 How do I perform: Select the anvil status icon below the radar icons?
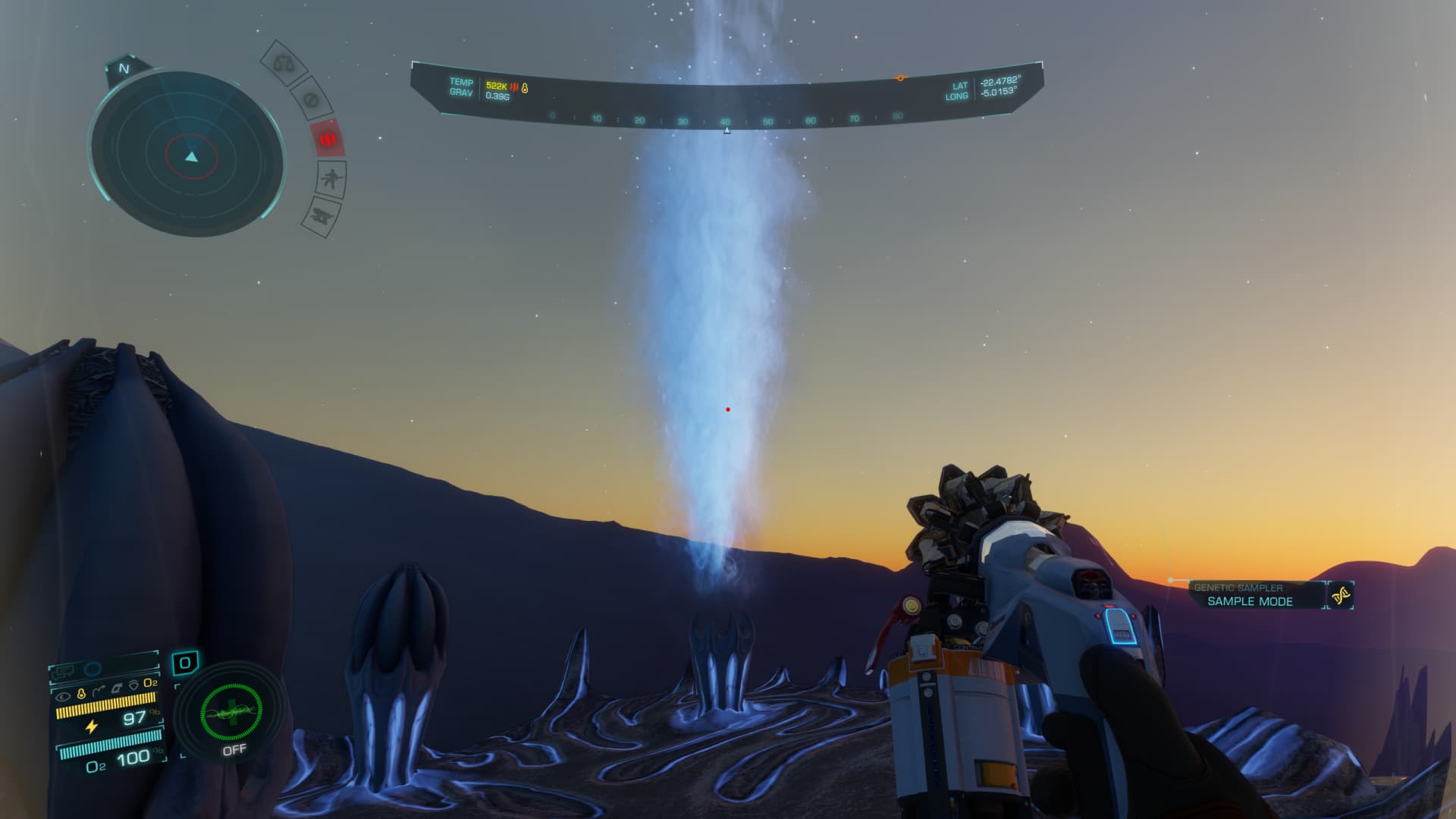pos(323,216)
